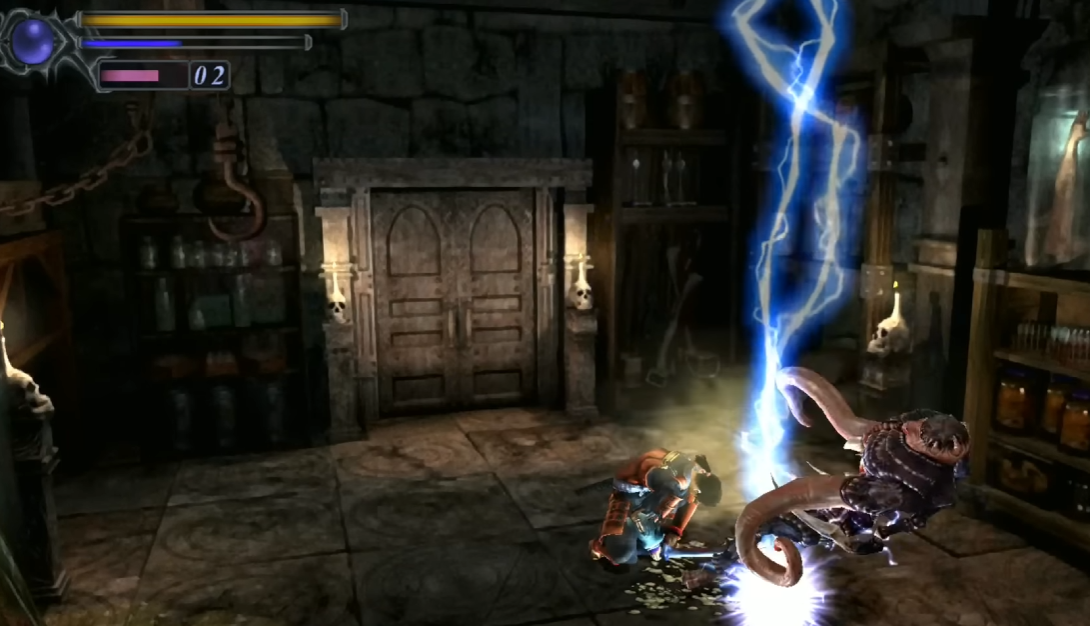Select the blue thunder orb icon
Image resolution: width=1090 pixels, height=626 pixels.
pyautogui.click(x=35, y=42)
